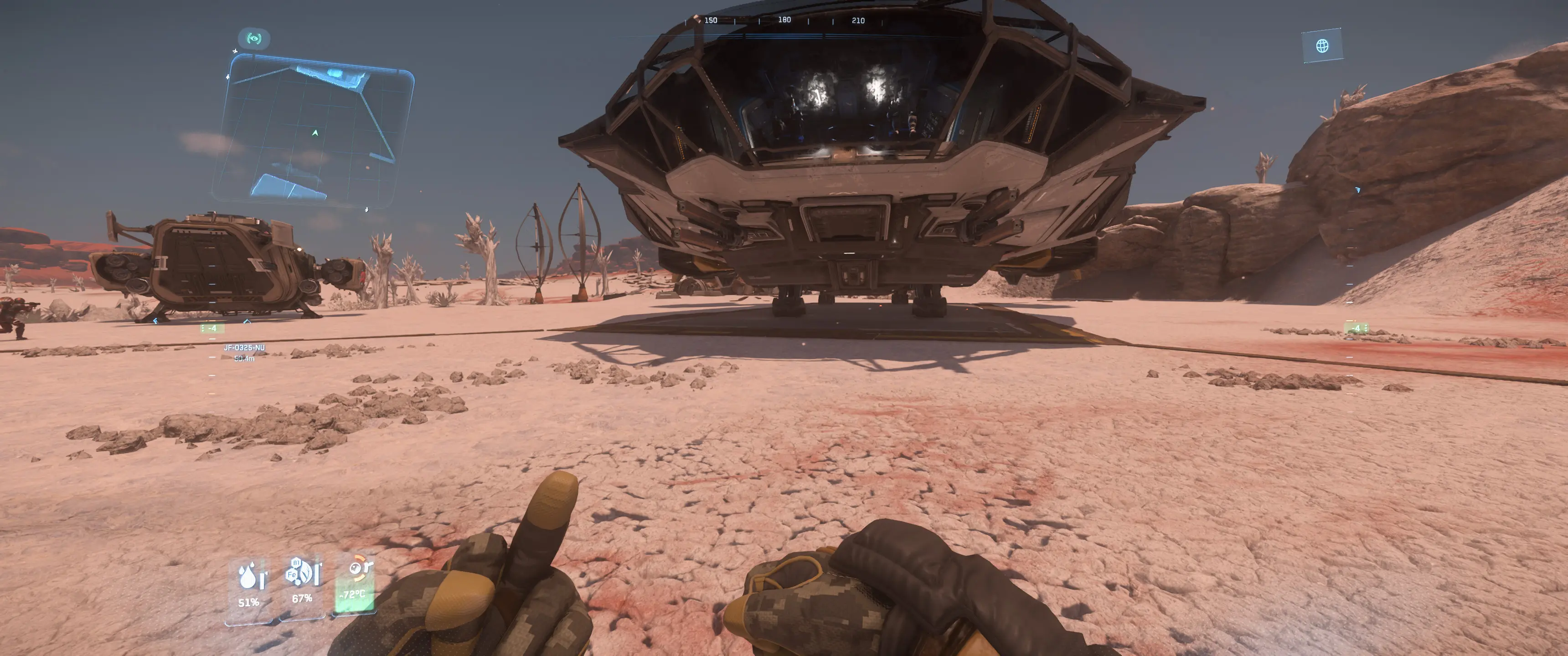
Task: Open the globe map icon
Action: pyautogui.click(x=1322, y=46)
